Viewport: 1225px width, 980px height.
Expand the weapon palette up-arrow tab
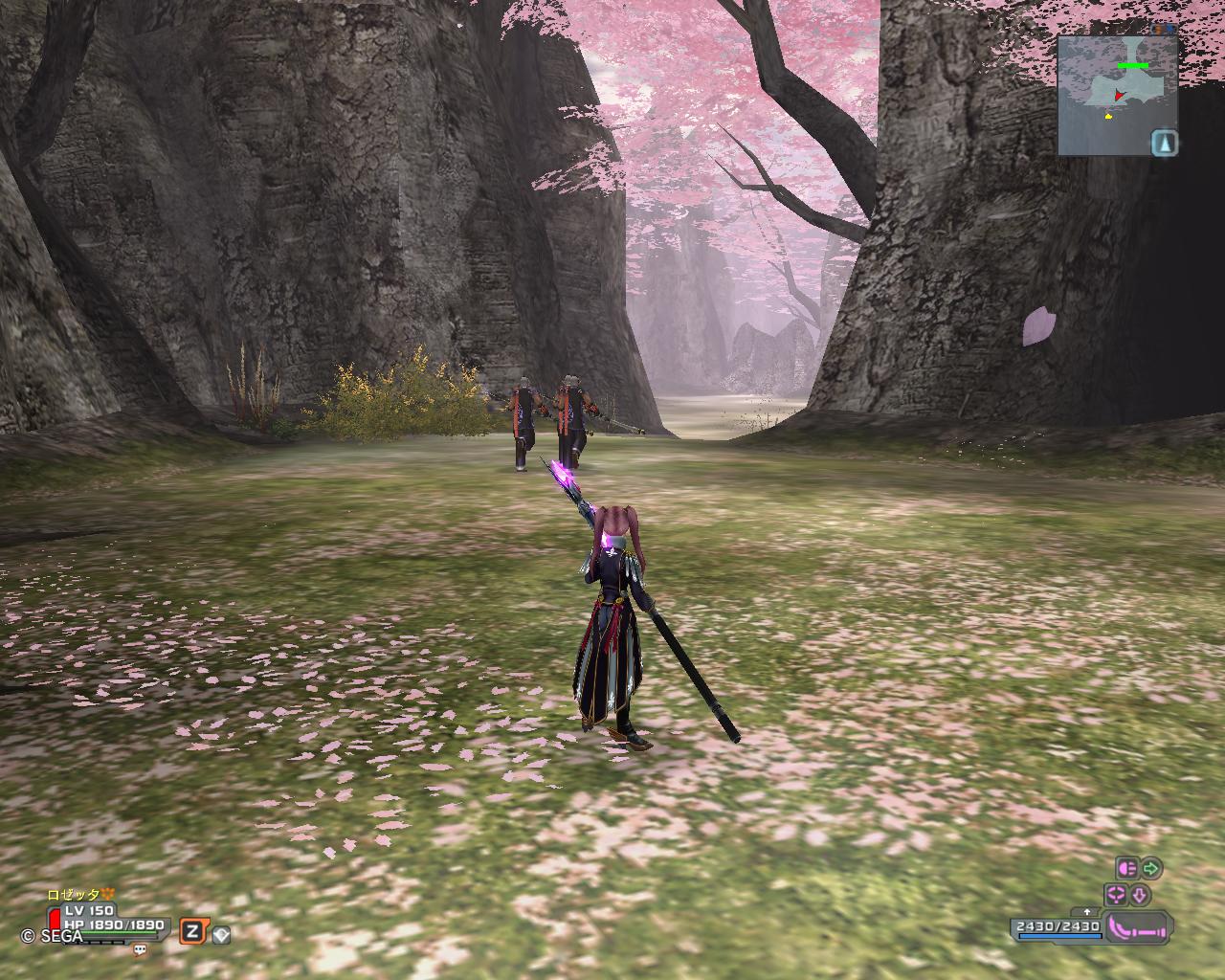click(1087, 912)
